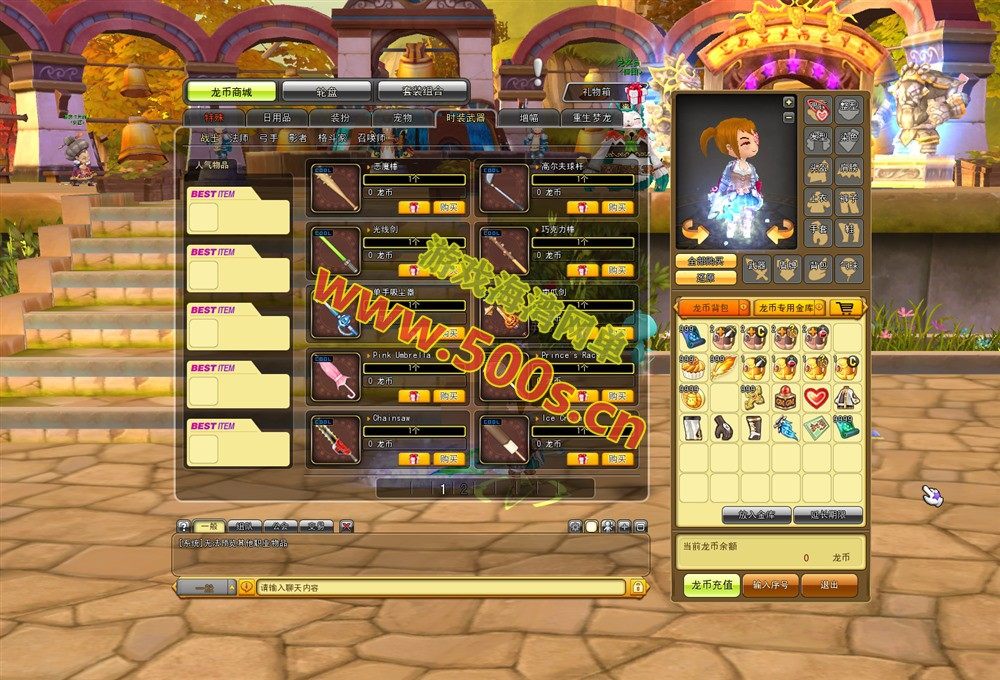
Task: Open the shopping cart tab
Action: coord(848,308)
